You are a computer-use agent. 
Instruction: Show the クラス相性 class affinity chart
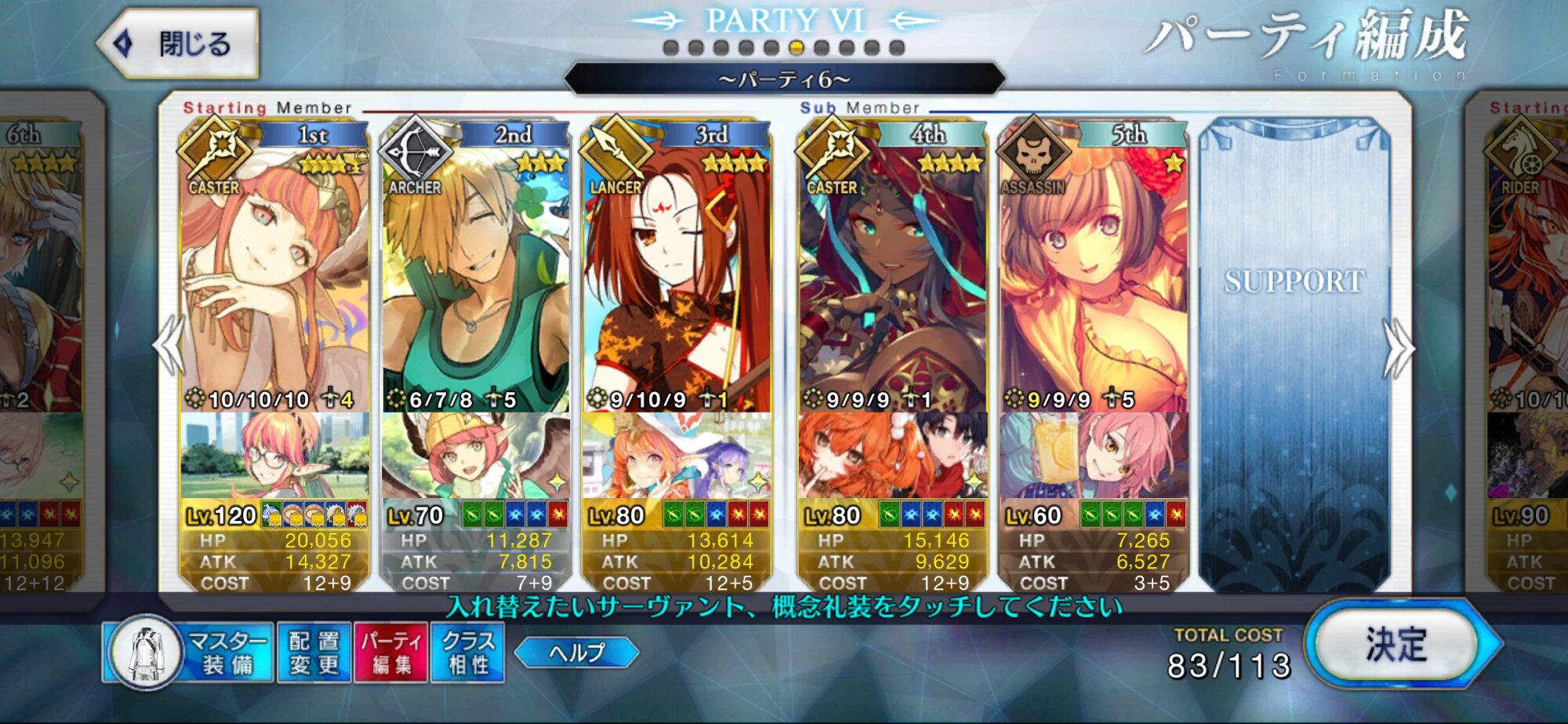[x=467, y=653]
